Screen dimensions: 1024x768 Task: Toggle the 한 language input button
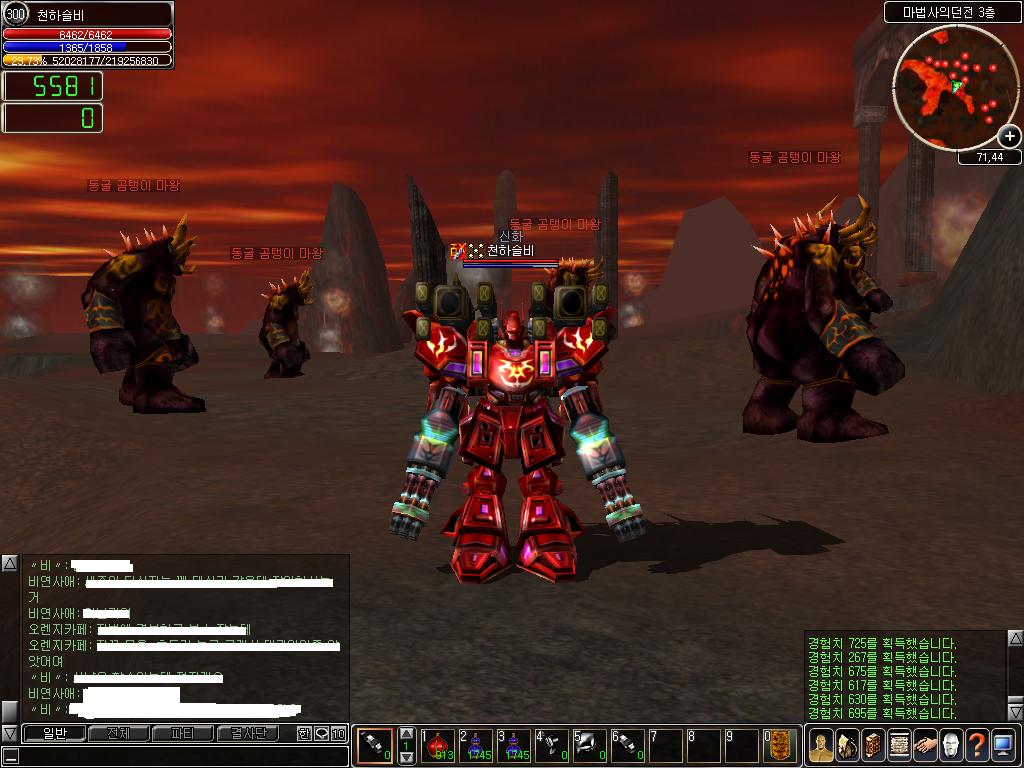304,733
